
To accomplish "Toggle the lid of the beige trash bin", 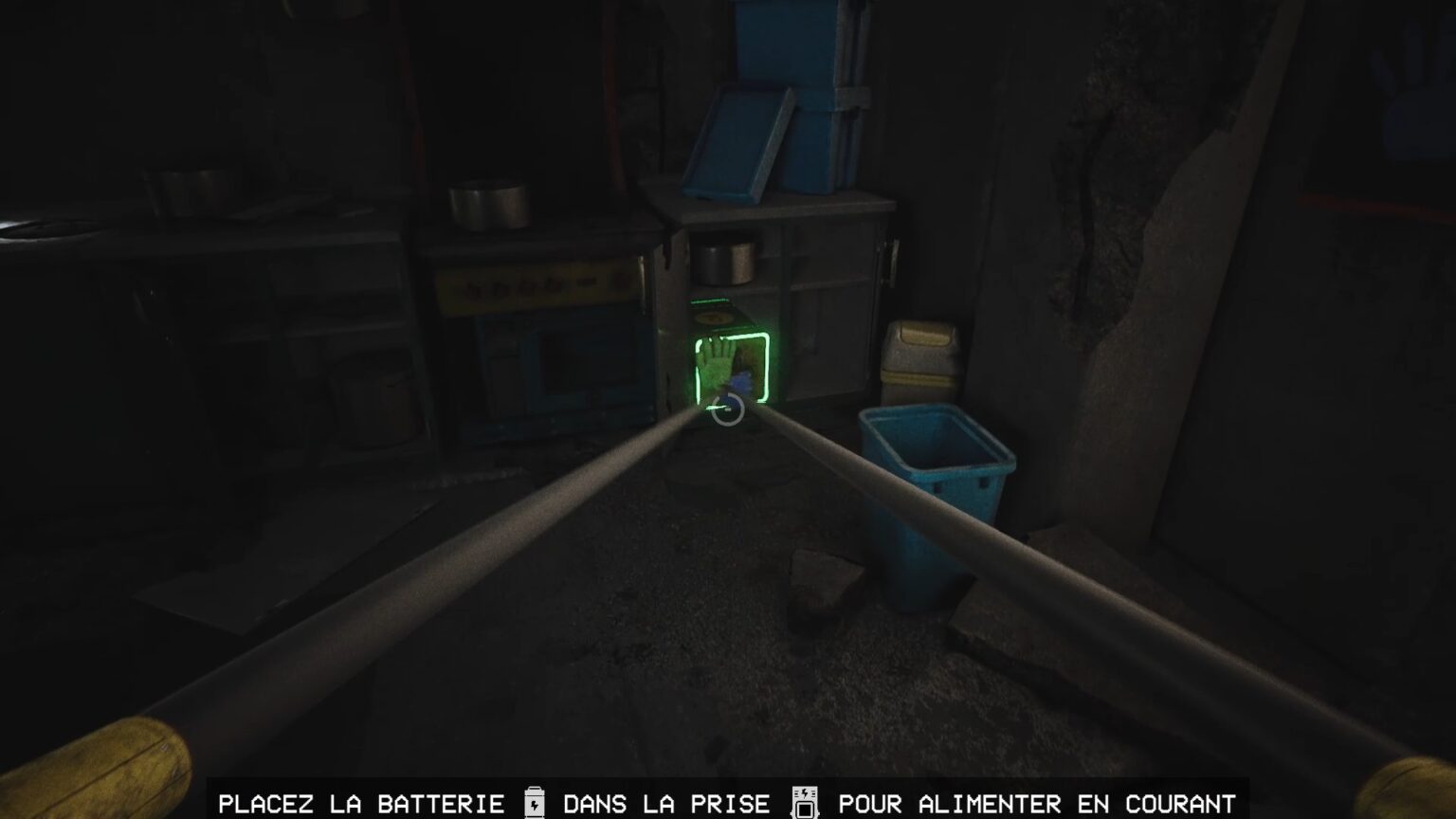I will point(921,334).
